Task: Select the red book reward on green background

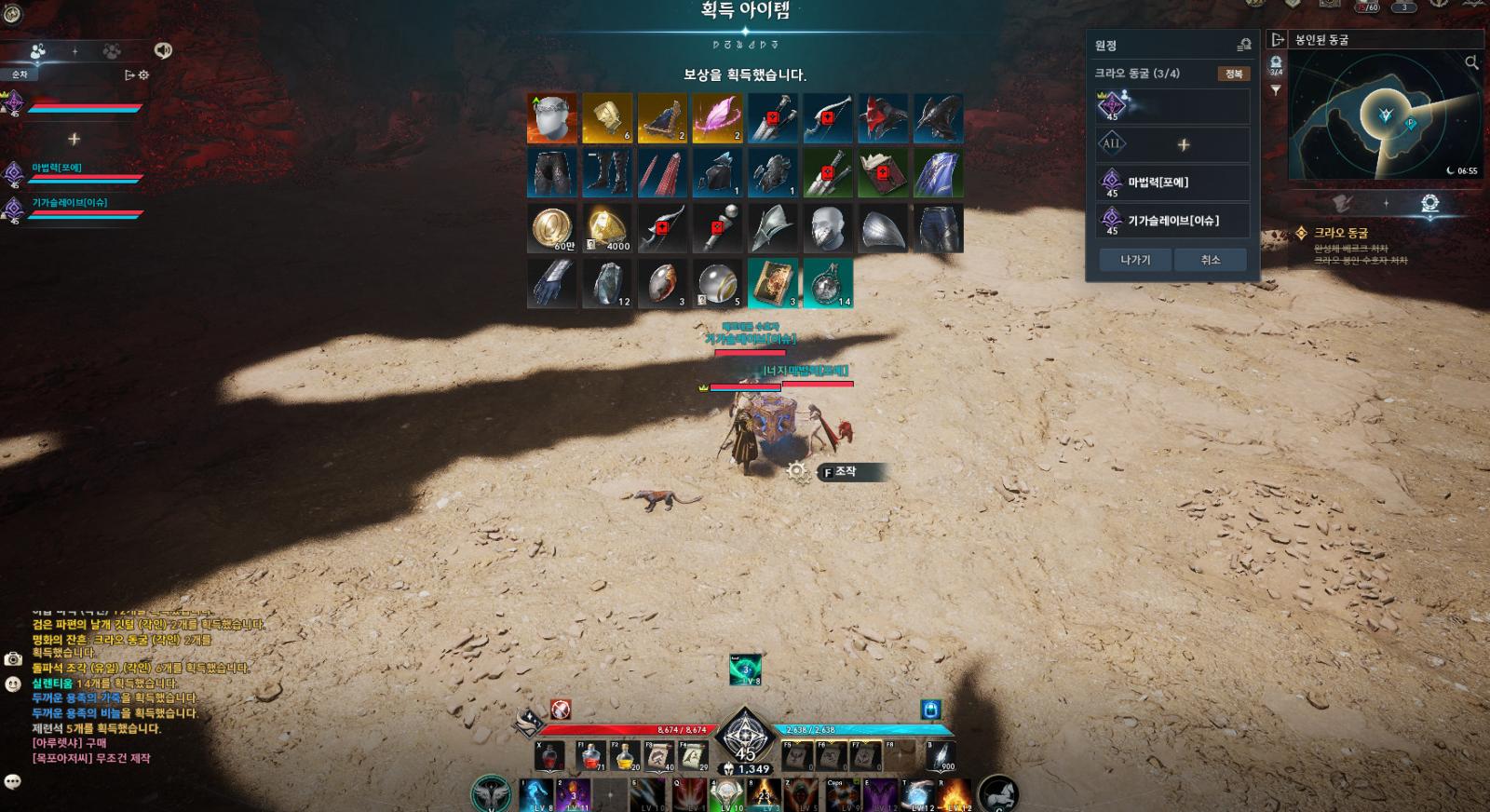Action: 882,173
